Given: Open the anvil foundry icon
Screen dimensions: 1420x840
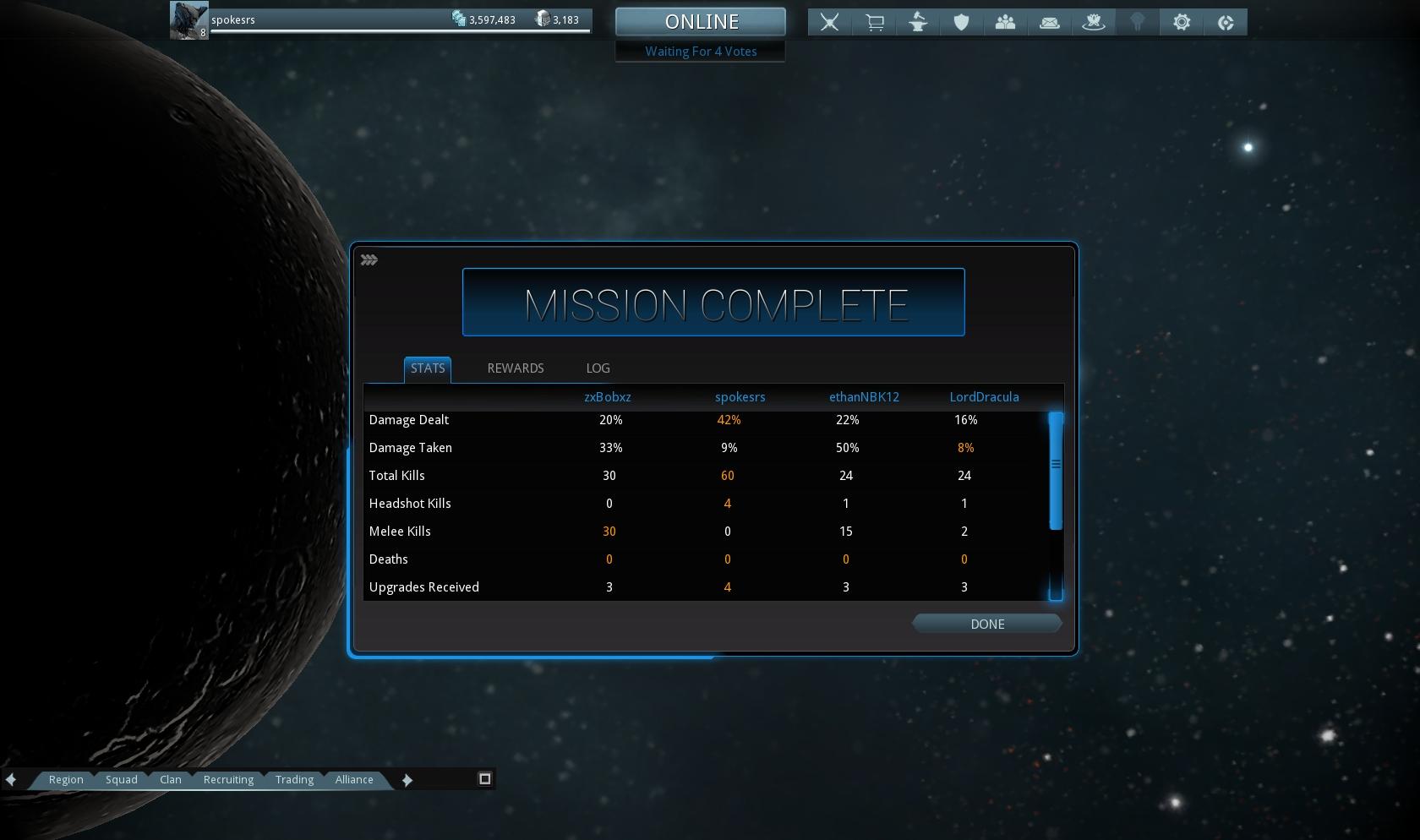Looking at the screenshot, I should (918, 22).
